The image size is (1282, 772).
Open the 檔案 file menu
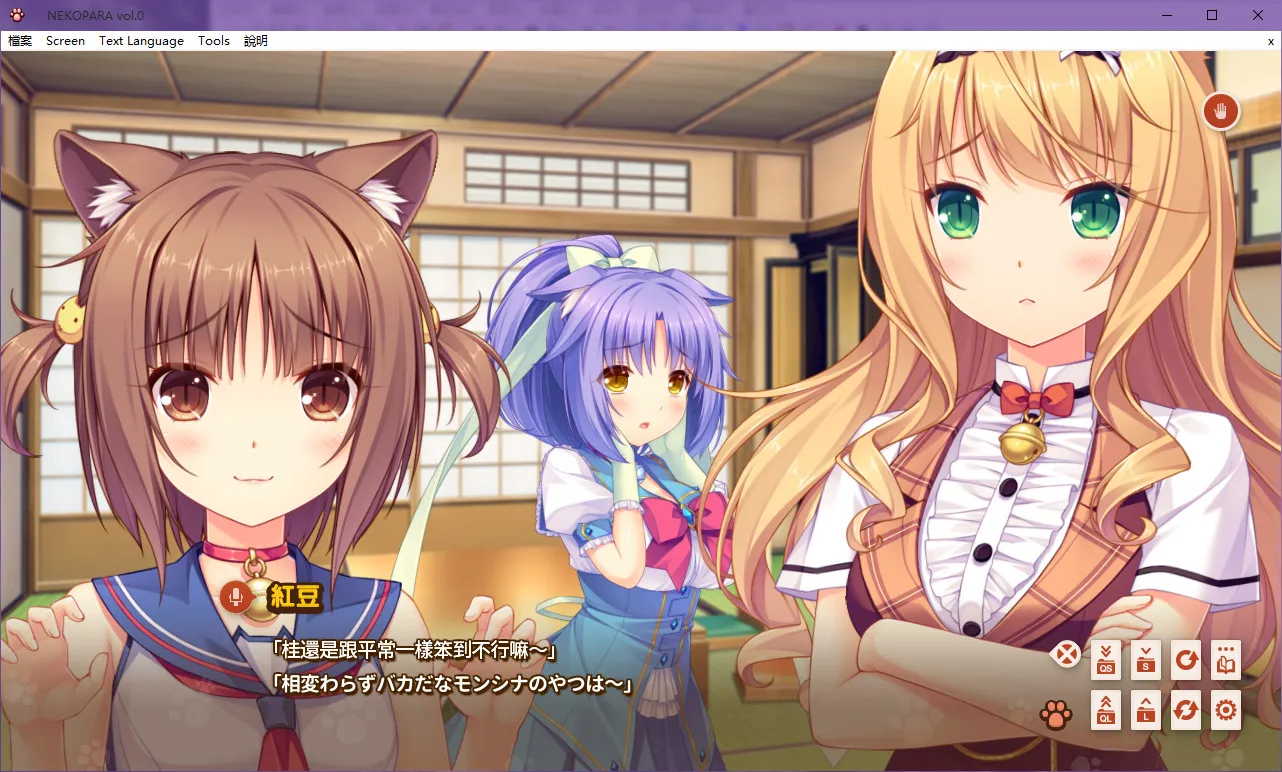pos(20,40)
